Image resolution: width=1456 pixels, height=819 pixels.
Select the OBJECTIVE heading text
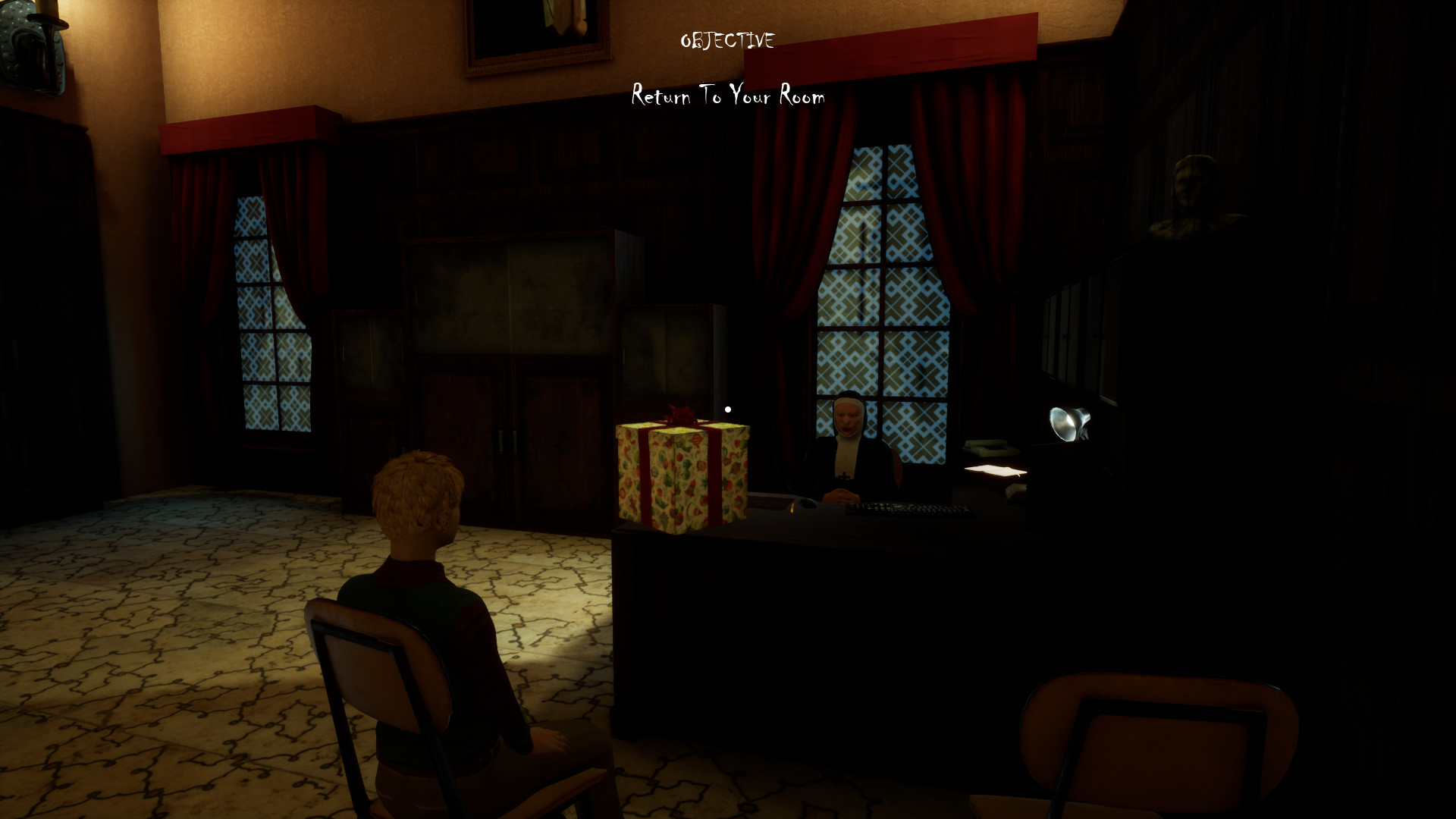(x=727, y=41)
